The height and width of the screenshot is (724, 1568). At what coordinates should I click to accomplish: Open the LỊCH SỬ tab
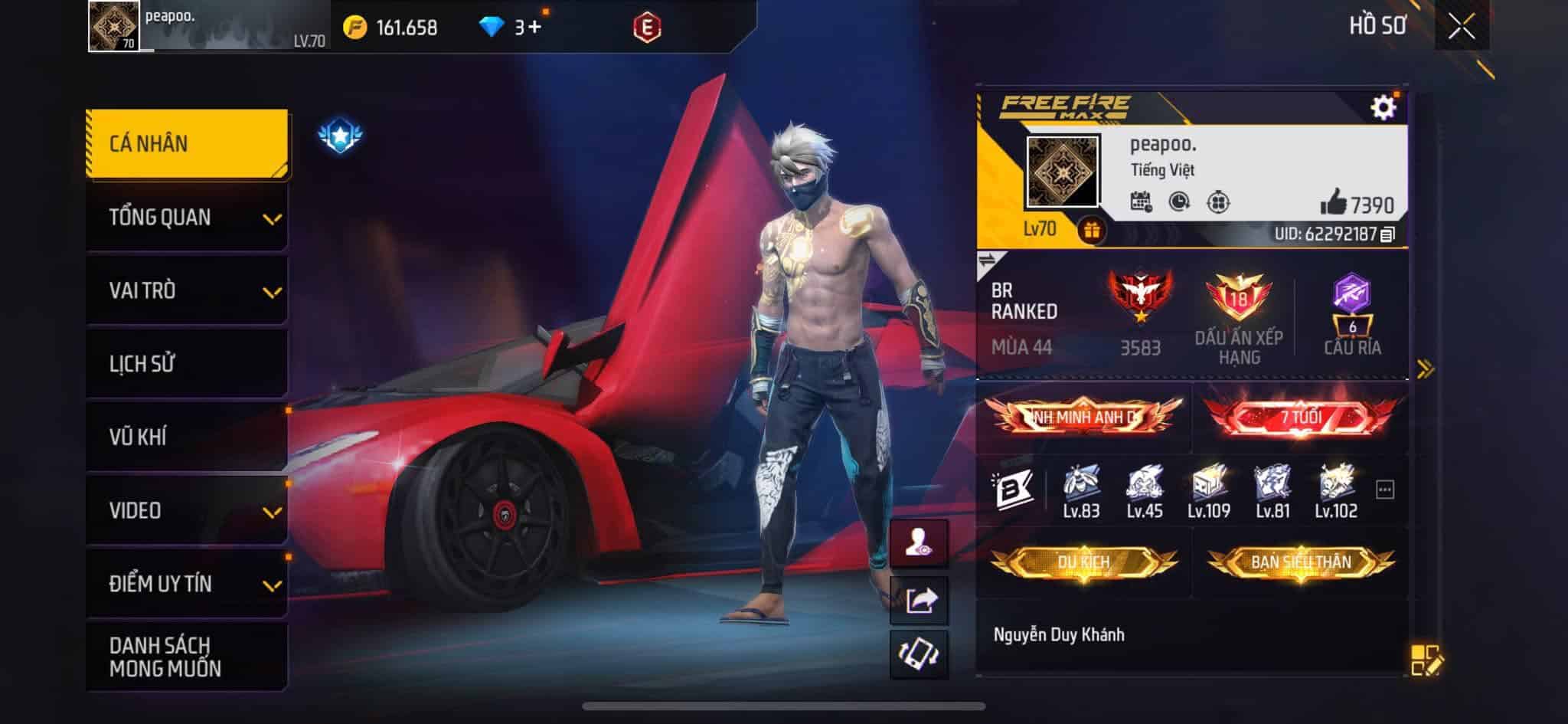(187, 364)
